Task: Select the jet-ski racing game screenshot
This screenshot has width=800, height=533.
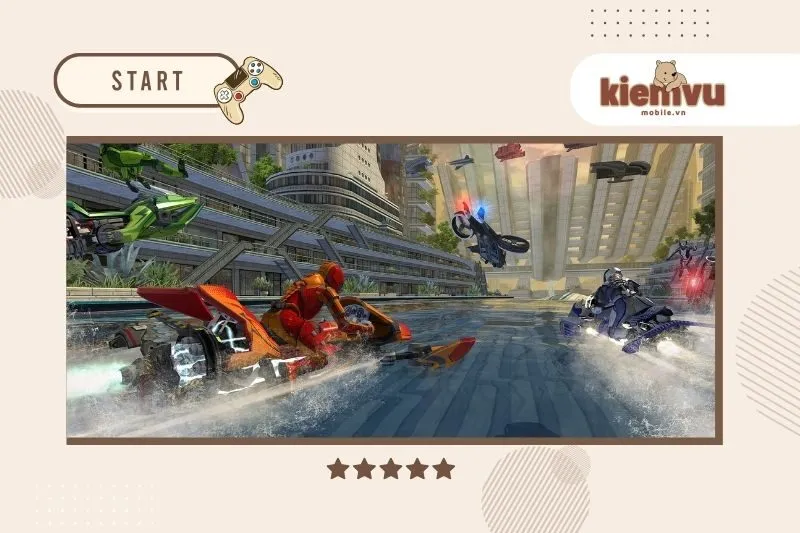Action: pos(392,290)
